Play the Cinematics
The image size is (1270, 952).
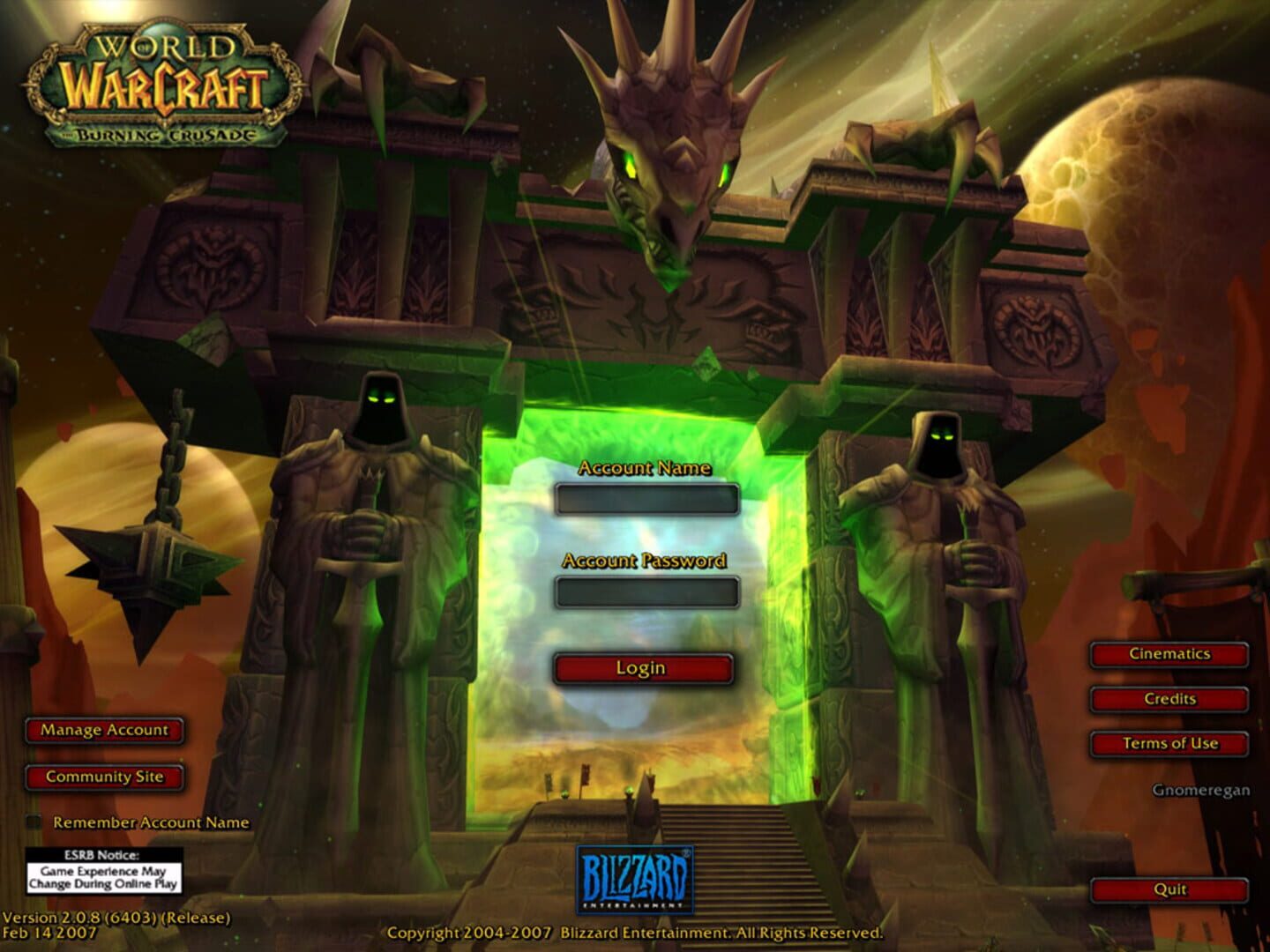coord(1169,654)
